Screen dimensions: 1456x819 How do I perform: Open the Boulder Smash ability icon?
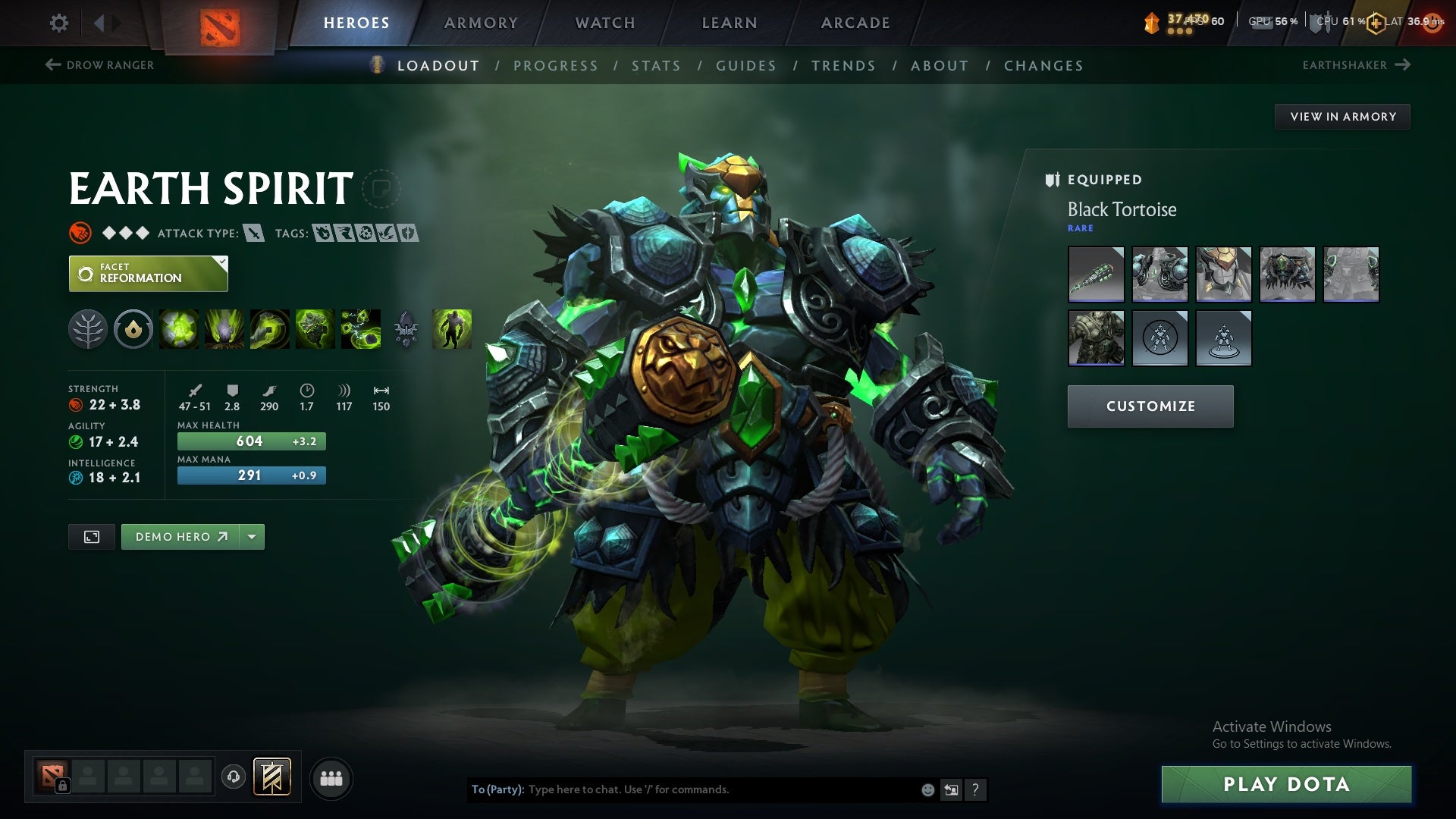[x=177, y=329]
